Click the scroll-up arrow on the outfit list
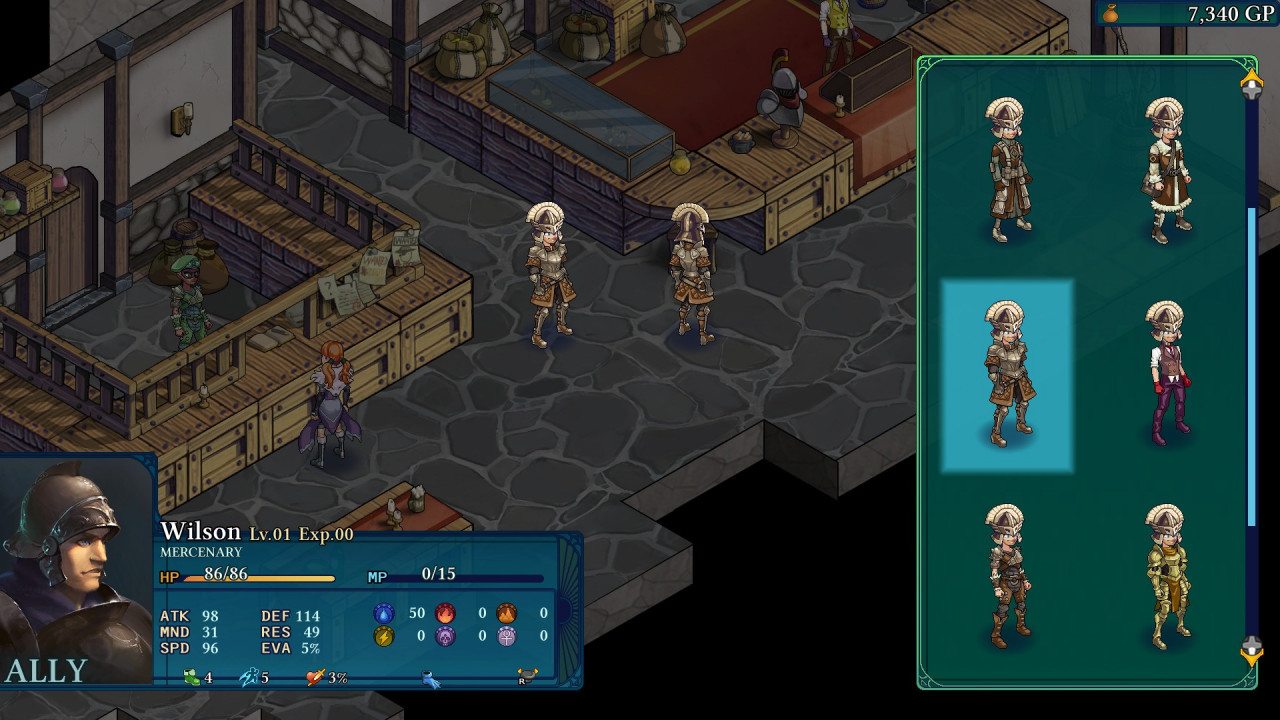The width and height of the screenshot is (1280, 720). 1251,84
